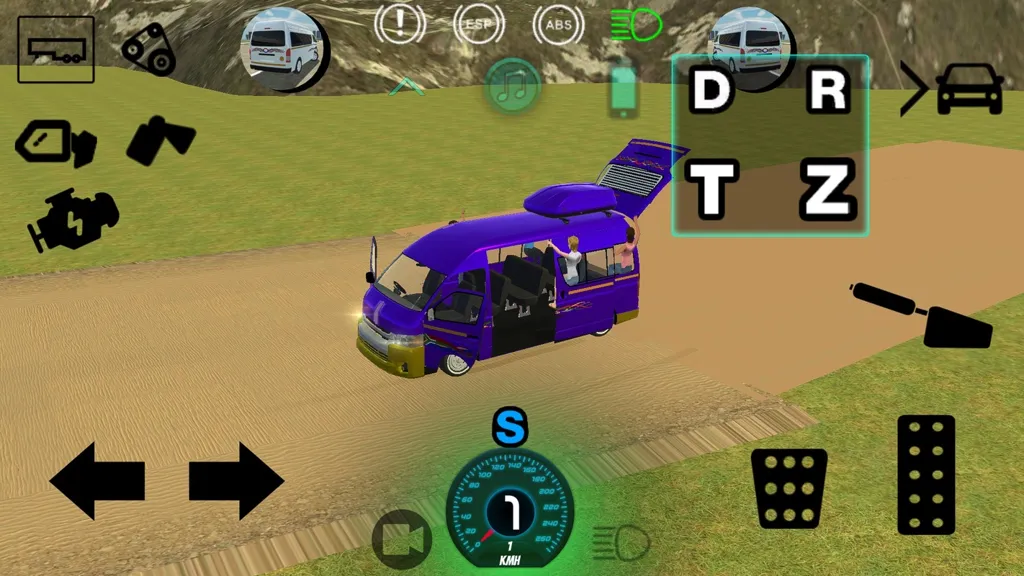Select the trailer icon

[56, 49]
